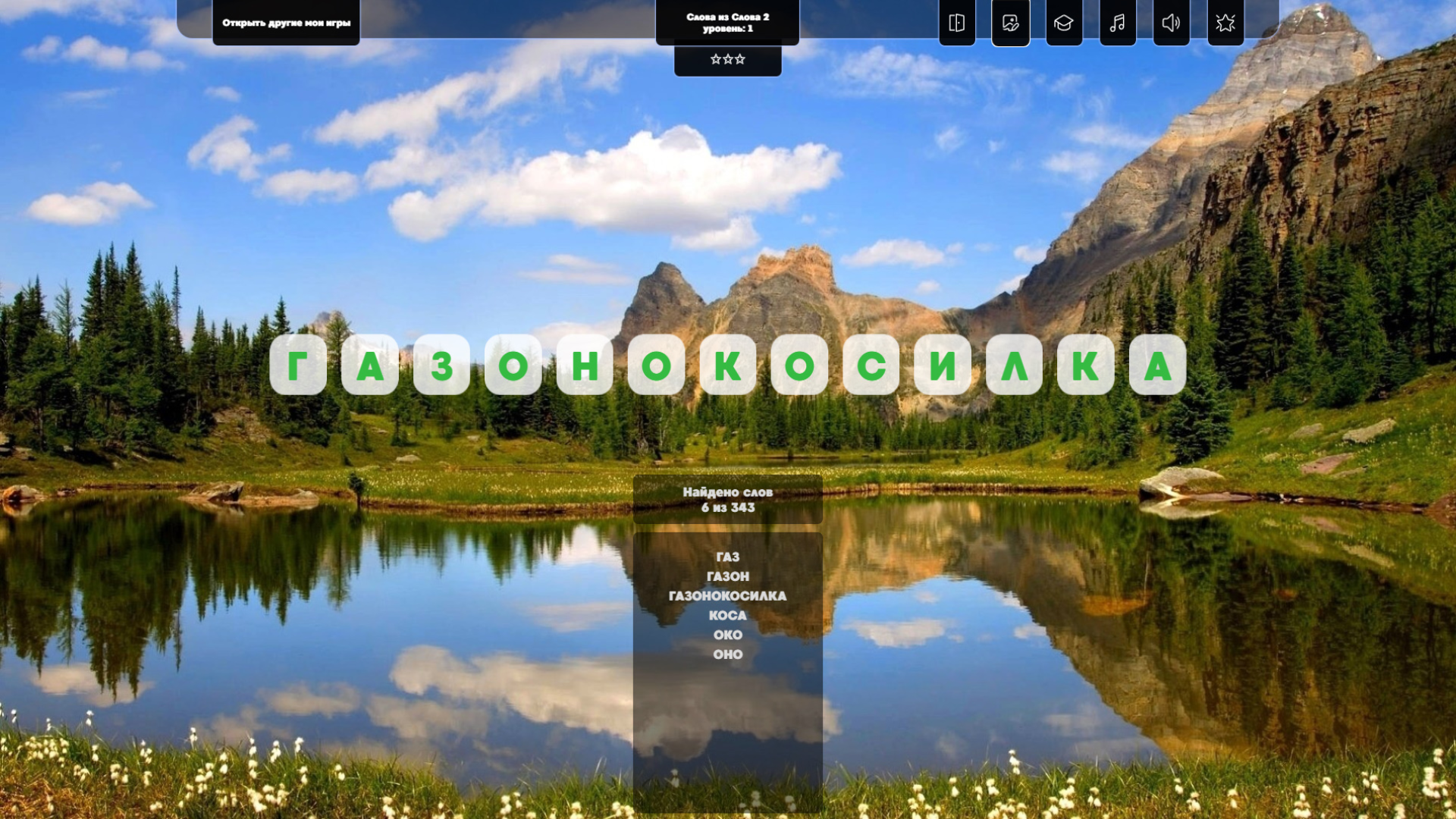Click the exit door icon
The image size is (1456, 819).
[x=956, y=24]
